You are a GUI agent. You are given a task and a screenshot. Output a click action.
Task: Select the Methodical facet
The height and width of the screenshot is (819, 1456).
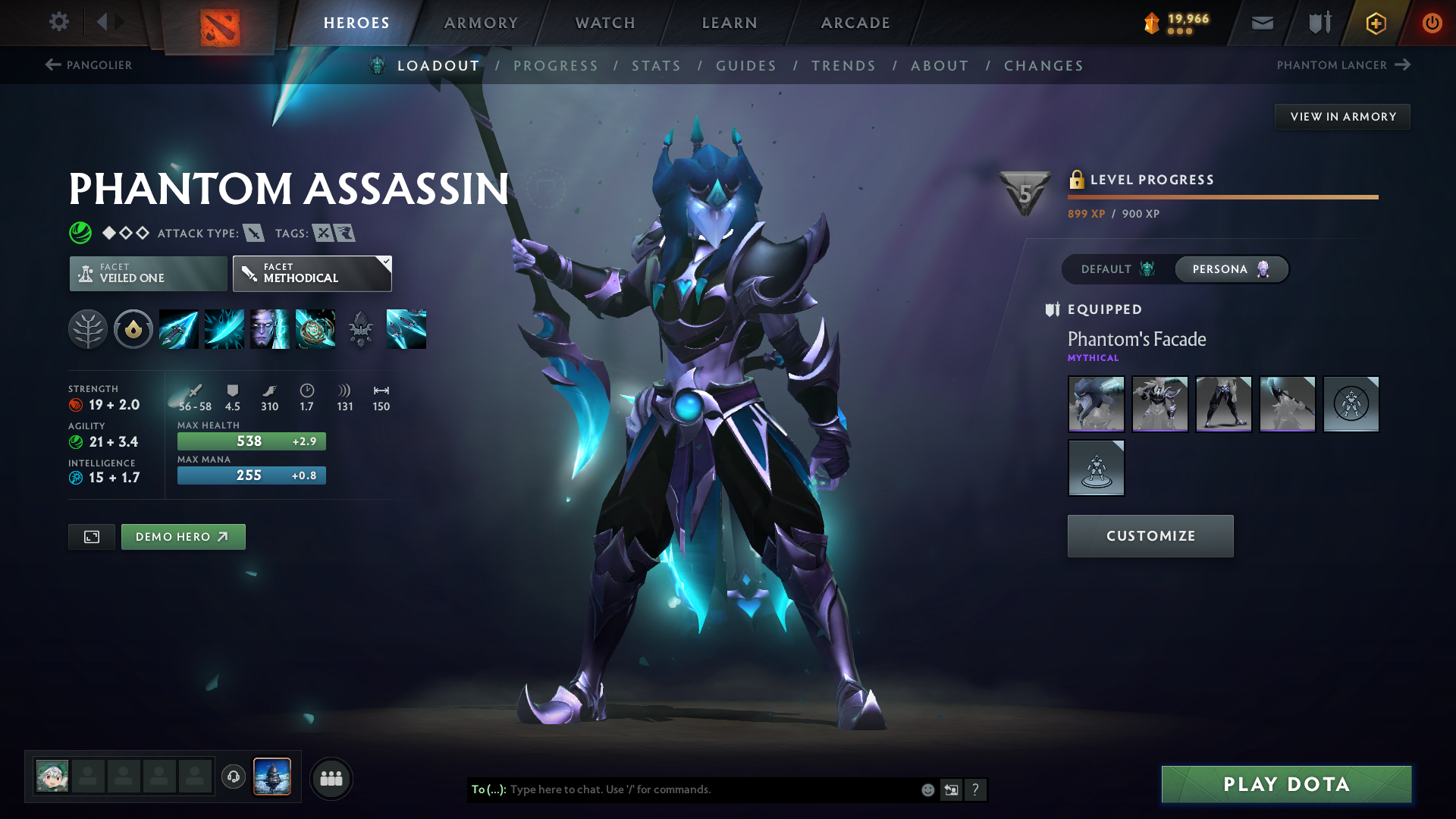point(312,273)
